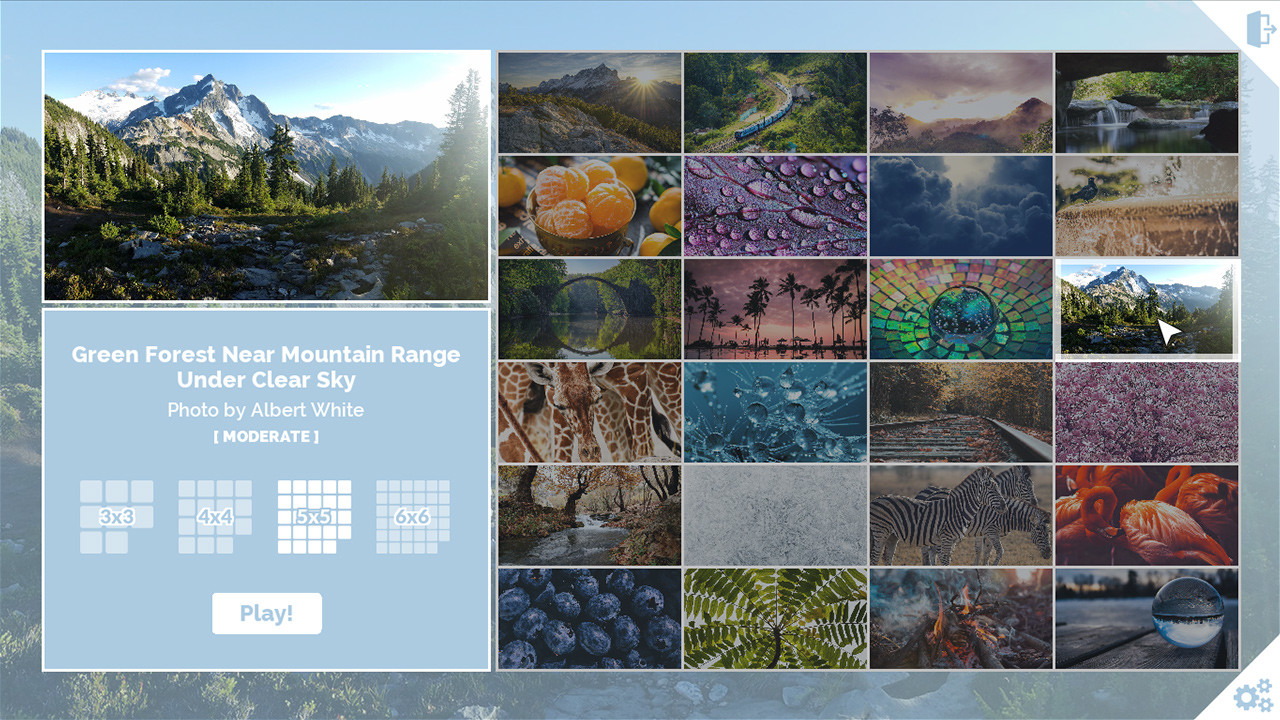
Task: Choose the 5x5 puzzle difficulty
Action: [x=313, y=517]
